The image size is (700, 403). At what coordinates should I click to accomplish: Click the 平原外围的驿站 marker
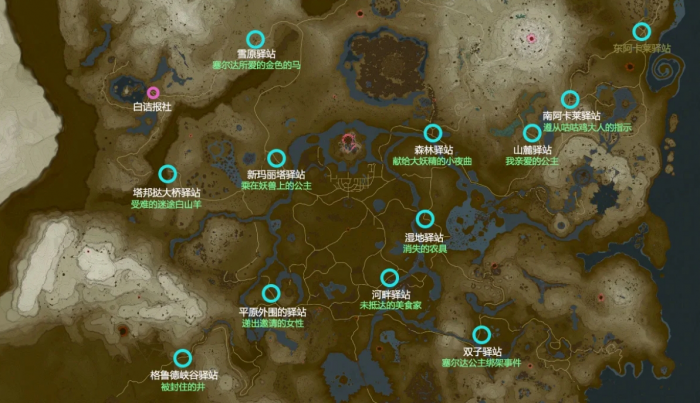[x=271, y=293]
